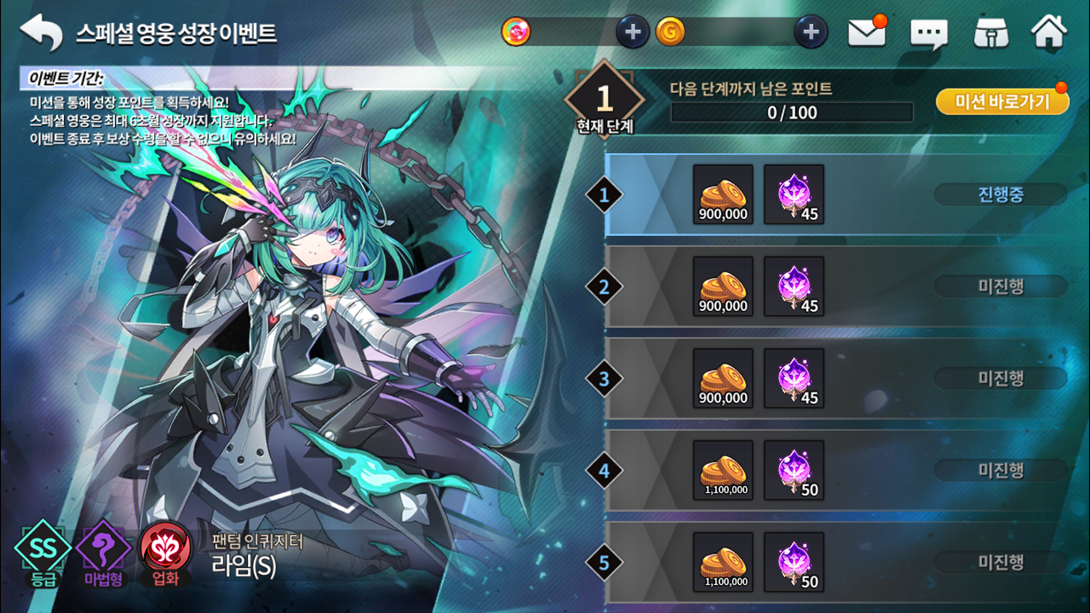This screenshot has height=613, width=1090.
Task: Click the yellow 미션 바로가기 button
Action: 1002,102
